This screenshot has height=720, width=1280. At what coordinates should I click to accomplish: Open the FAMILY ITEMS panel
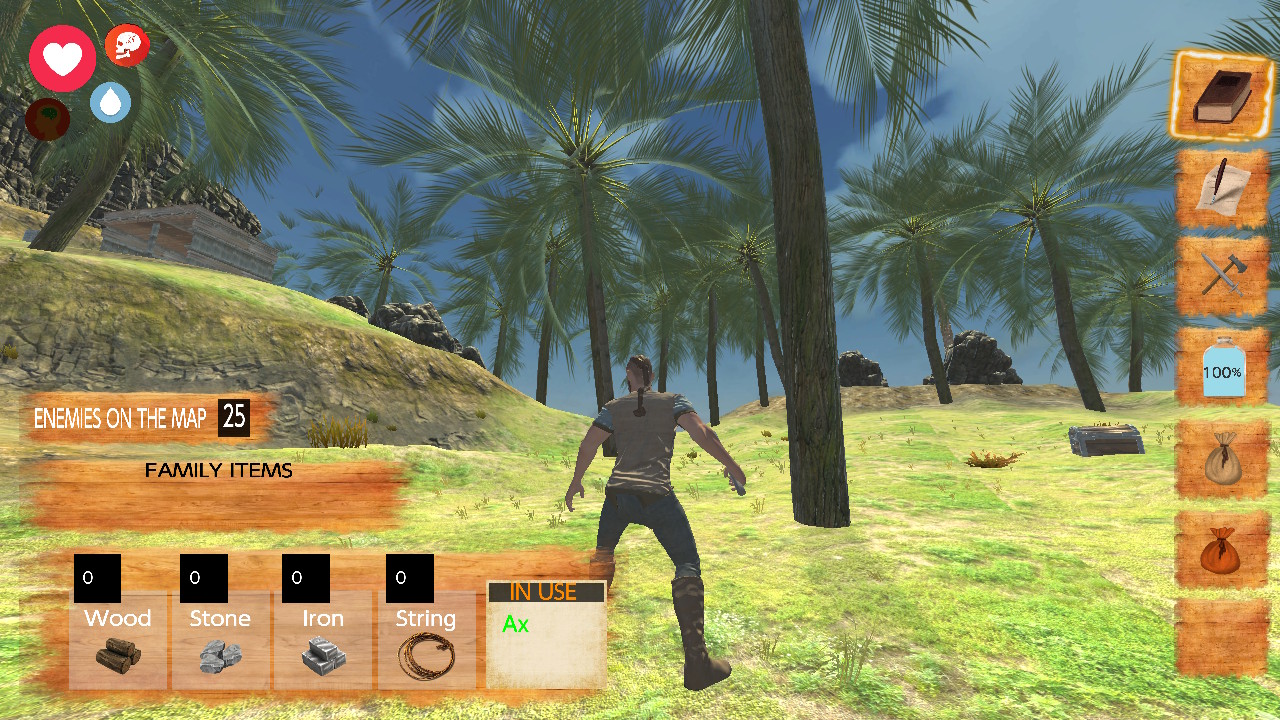(219, 470)
